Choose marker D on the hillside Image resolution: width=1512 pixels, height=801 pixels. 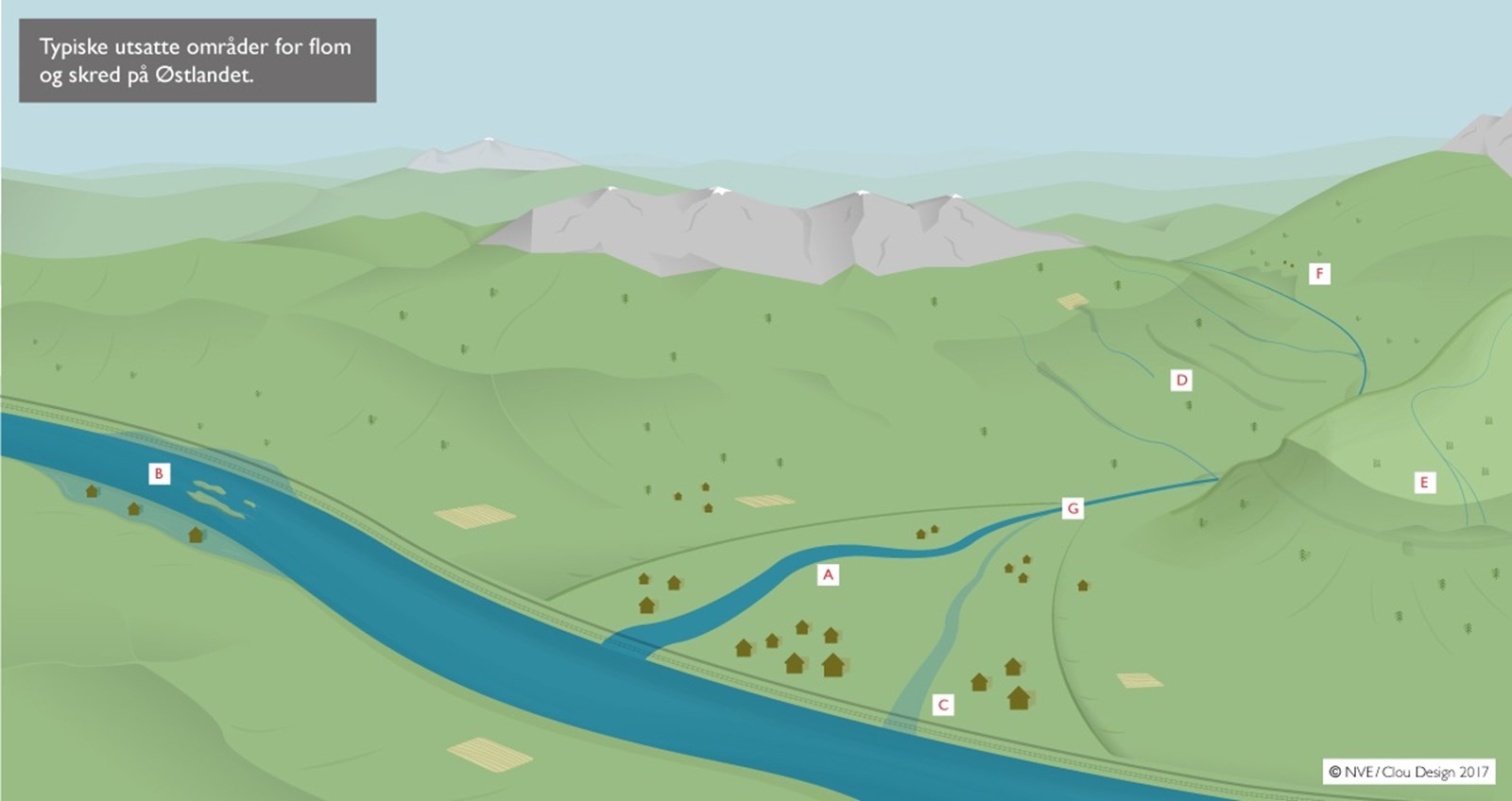click(1181, 381)
